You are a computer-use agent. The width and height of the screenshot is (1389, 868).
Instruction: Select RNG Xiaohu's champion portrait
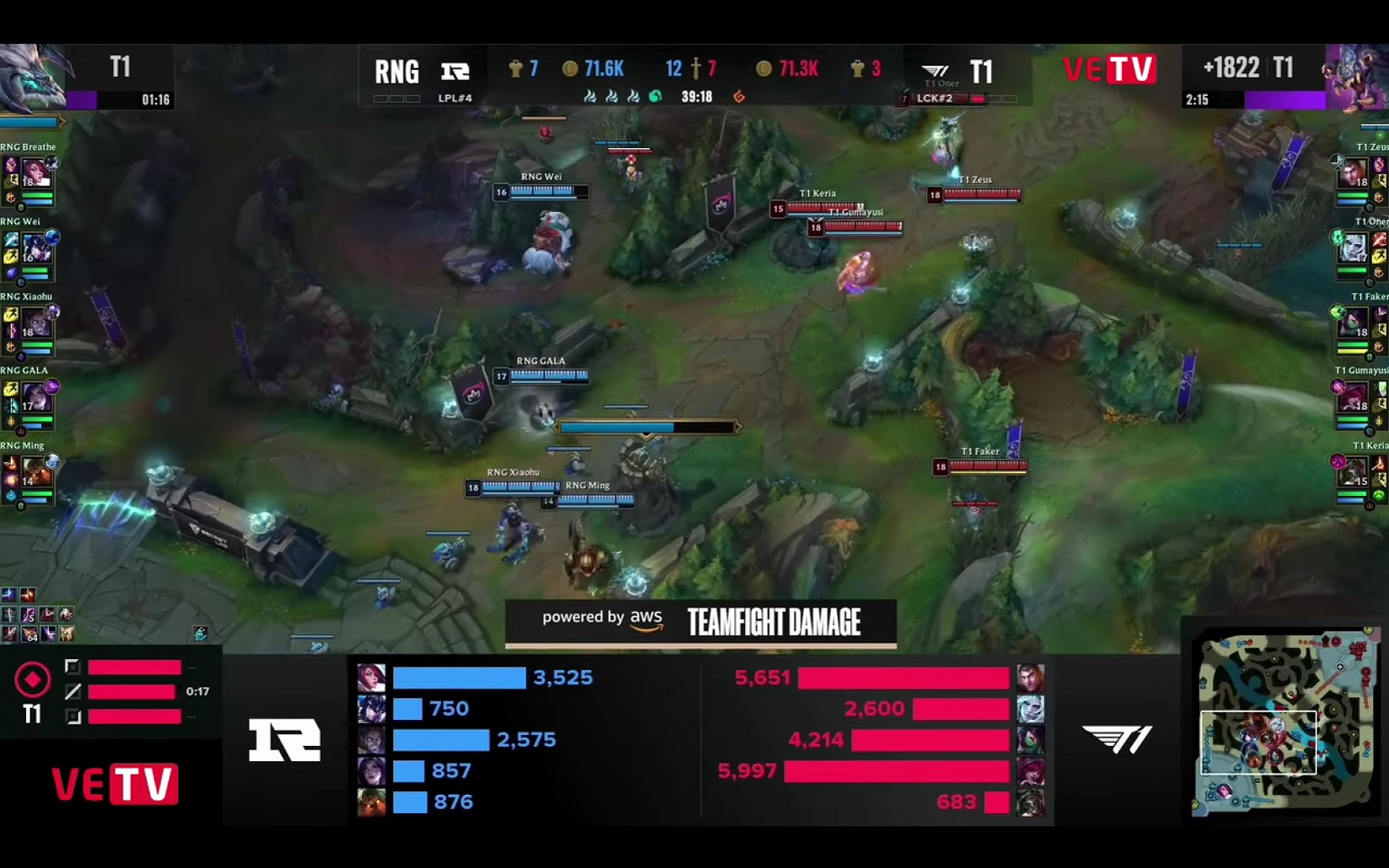click(36, 323)
